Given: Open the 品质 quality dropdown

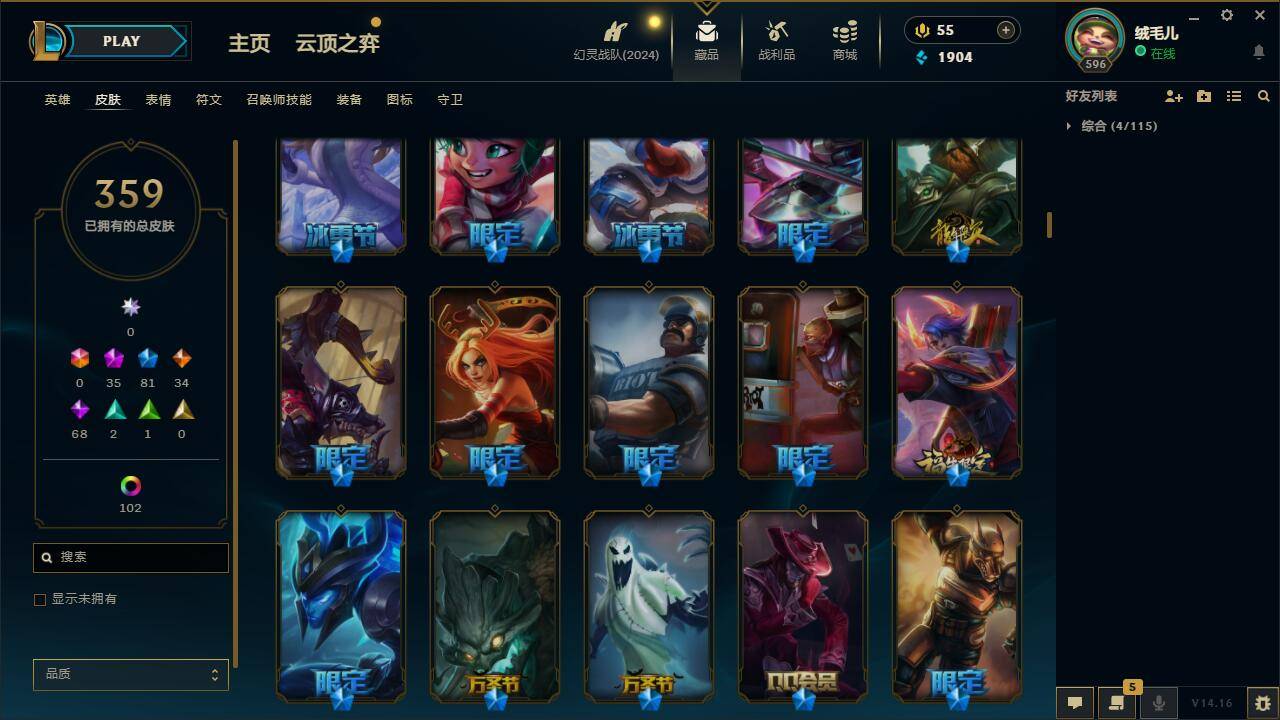Looking at the screenshot, I should pos(130,674).
